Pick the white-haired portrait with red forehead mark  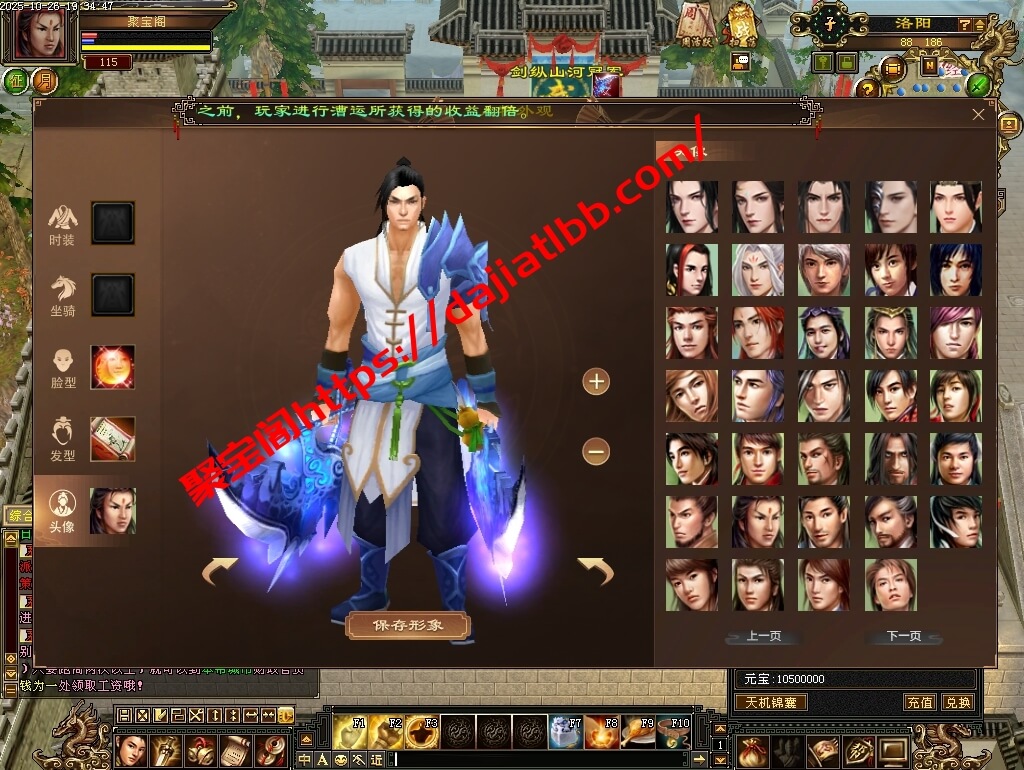click(x=757, y=270)
